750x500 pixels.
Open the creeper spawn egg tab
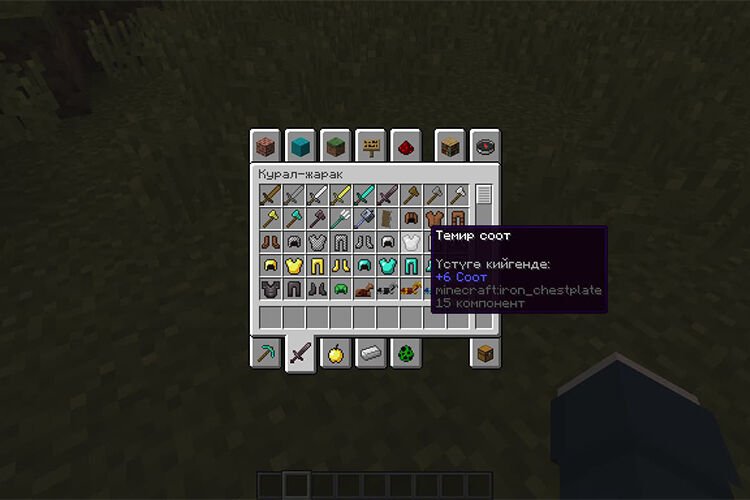[405, 353]
